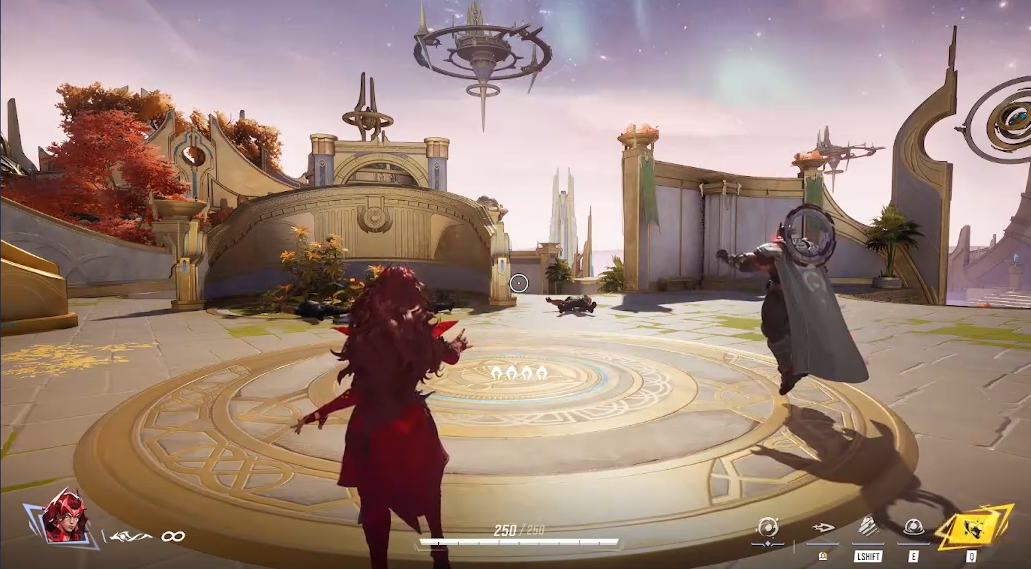Fire the Chthonian Burst missile ability icon
Viewport: 1031px width, 569px height.
823,527
